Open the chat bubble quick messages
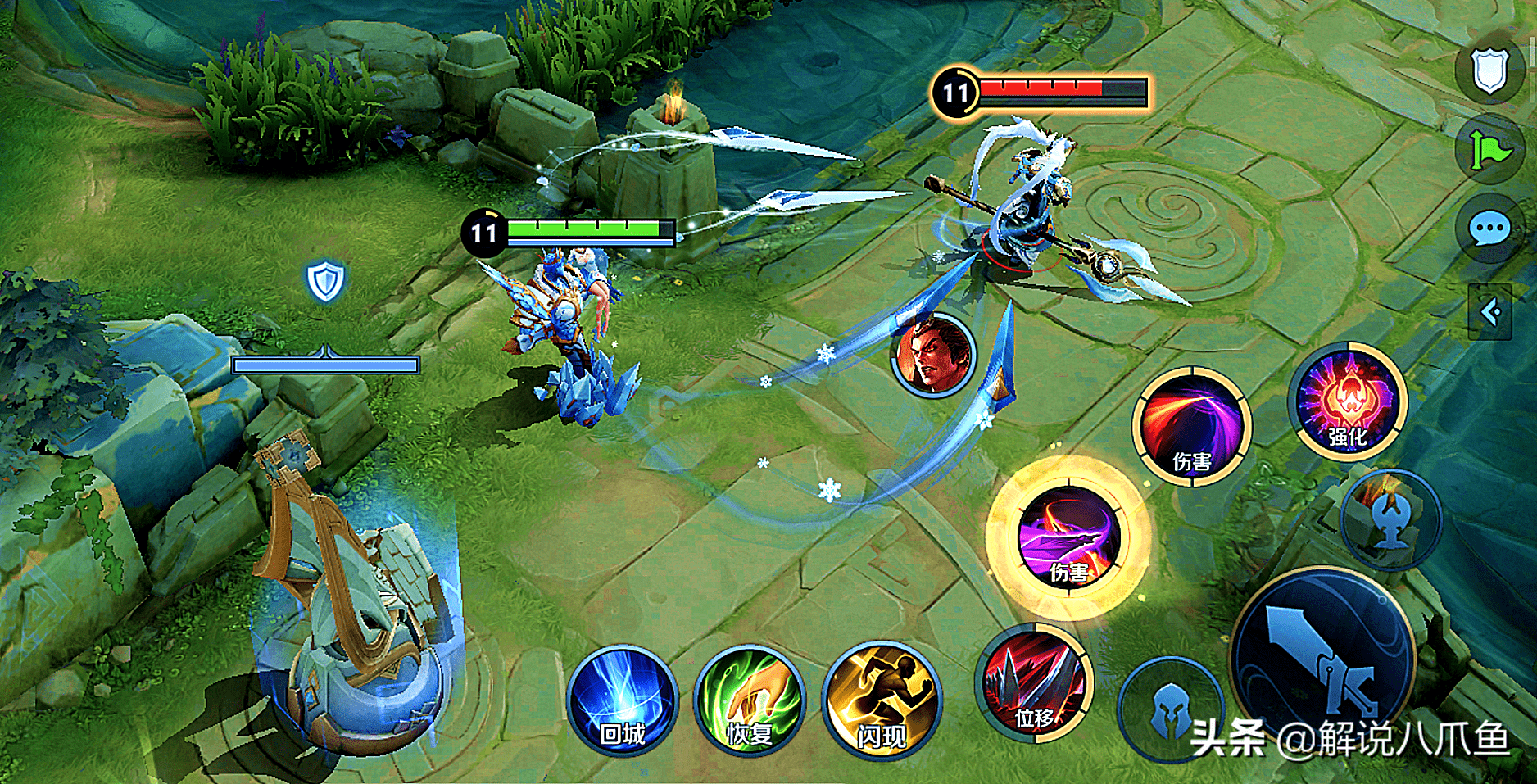The width and height of the screenshot is (1537, 784). pyautogui.click(x=1489, y=229)
